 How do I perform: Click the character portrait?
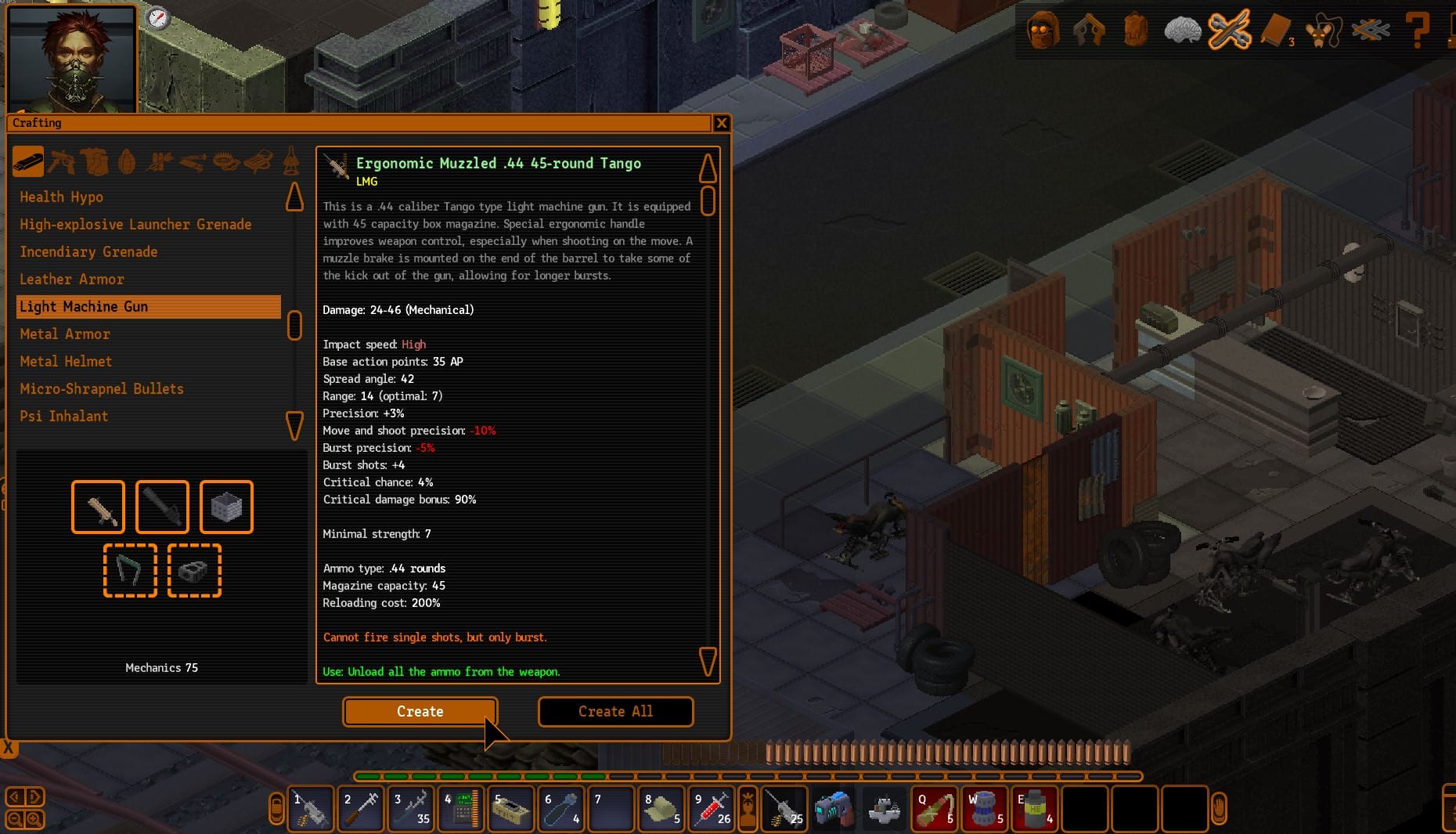(72, 60)
